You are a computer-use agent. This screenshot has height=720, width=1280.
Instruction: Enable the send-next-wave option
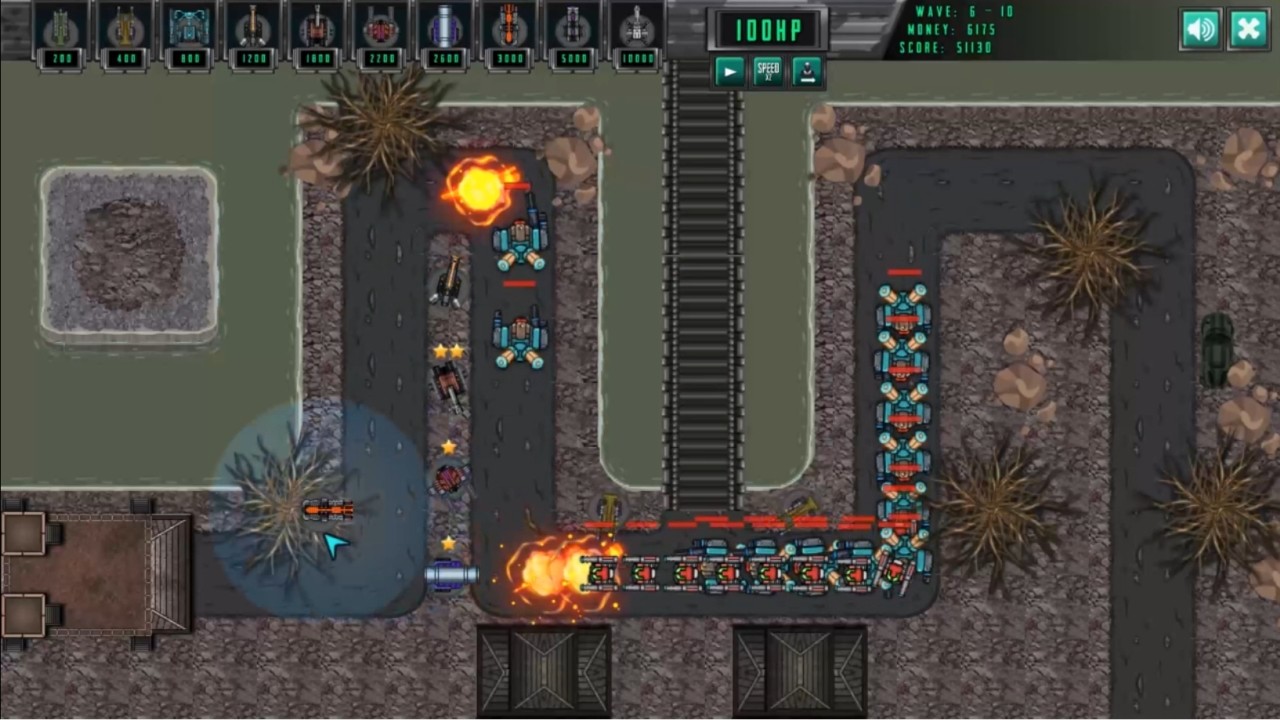coord(808,70)
